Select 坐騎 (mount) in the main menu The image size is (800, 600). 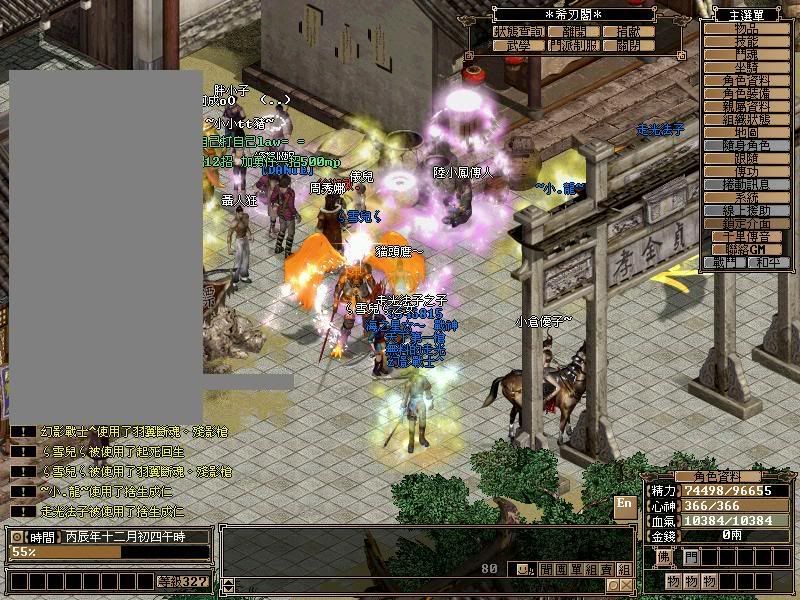tap(746, 68)
